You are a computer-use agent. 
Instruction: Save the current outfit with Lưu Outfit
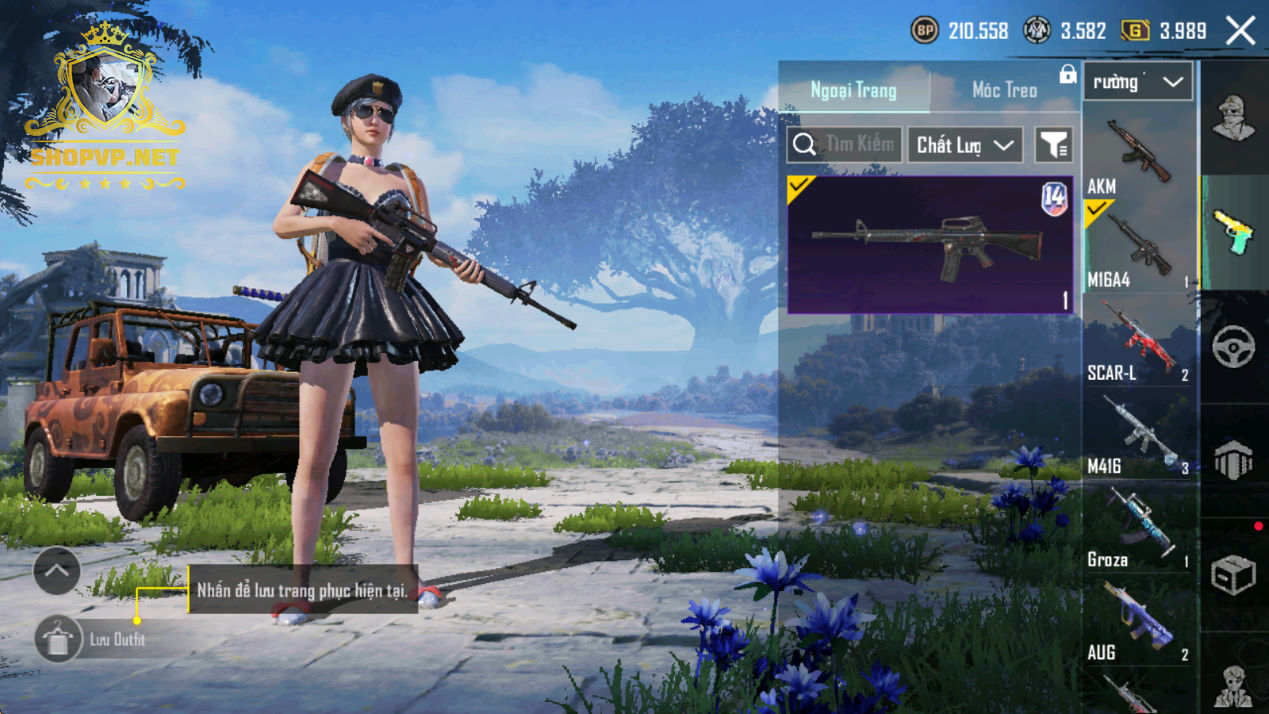point(58,639)
